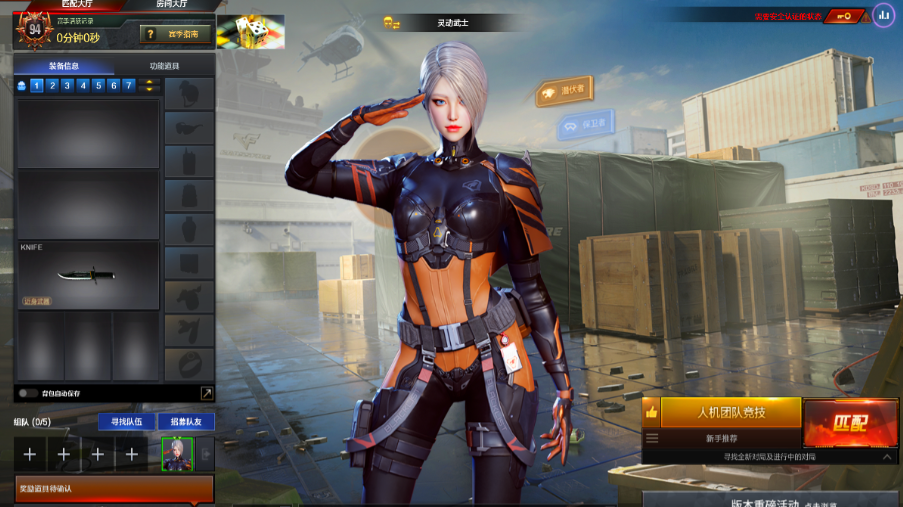Click 招募队友 to recruit teammates
903x507 pixels.
pos(185,422)
